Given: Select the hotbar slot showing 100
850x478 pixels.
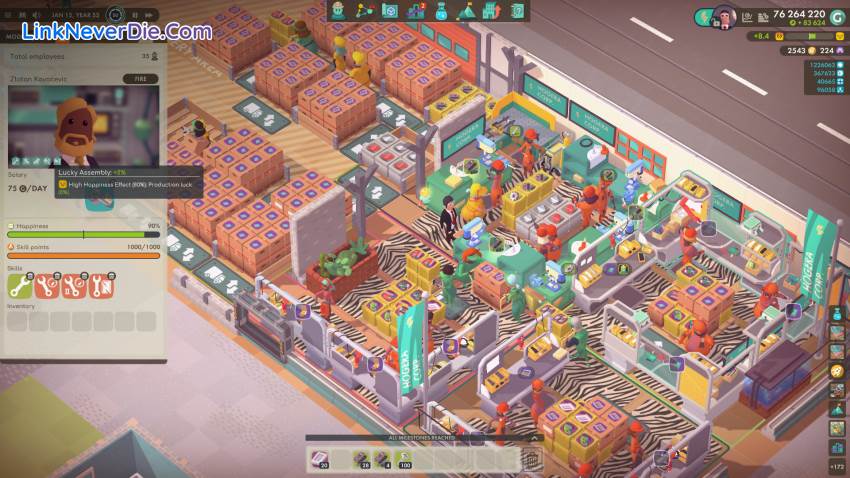Looking at the screenshot, I should click(406, 458).
